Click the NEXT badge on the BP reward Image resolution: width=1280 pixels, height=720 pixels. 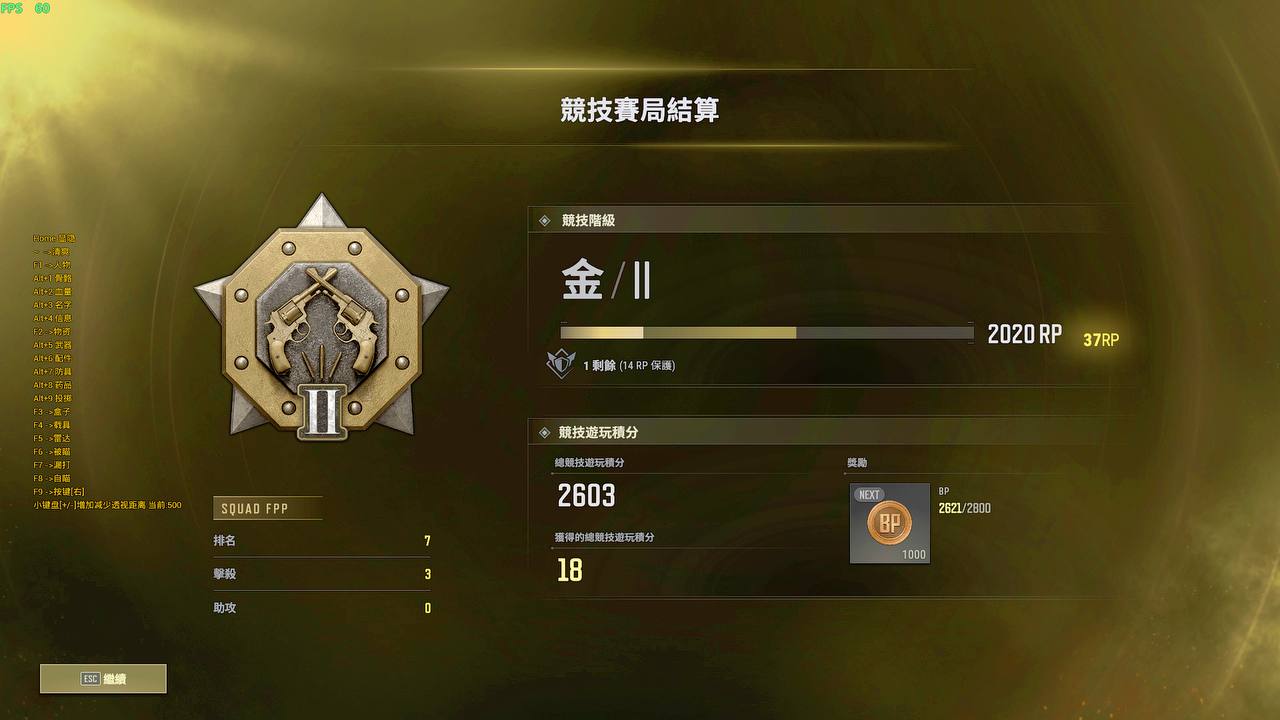tap(868, 494)
